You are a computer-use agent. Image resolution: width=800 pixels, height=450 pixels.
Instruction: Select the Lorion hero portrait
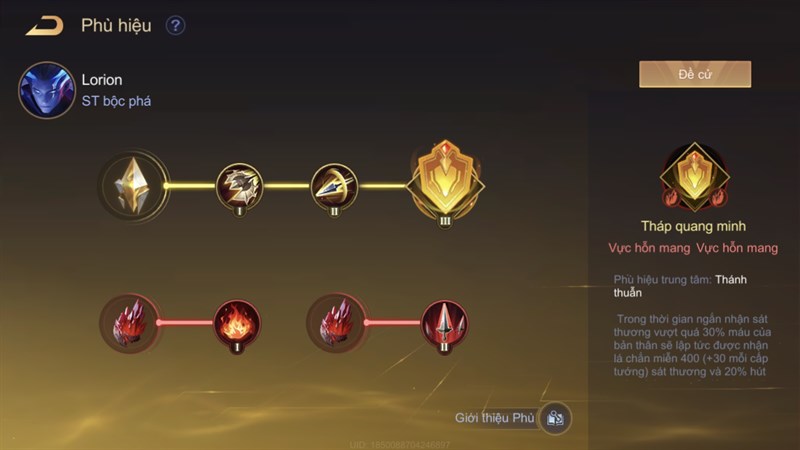point(47,90)
